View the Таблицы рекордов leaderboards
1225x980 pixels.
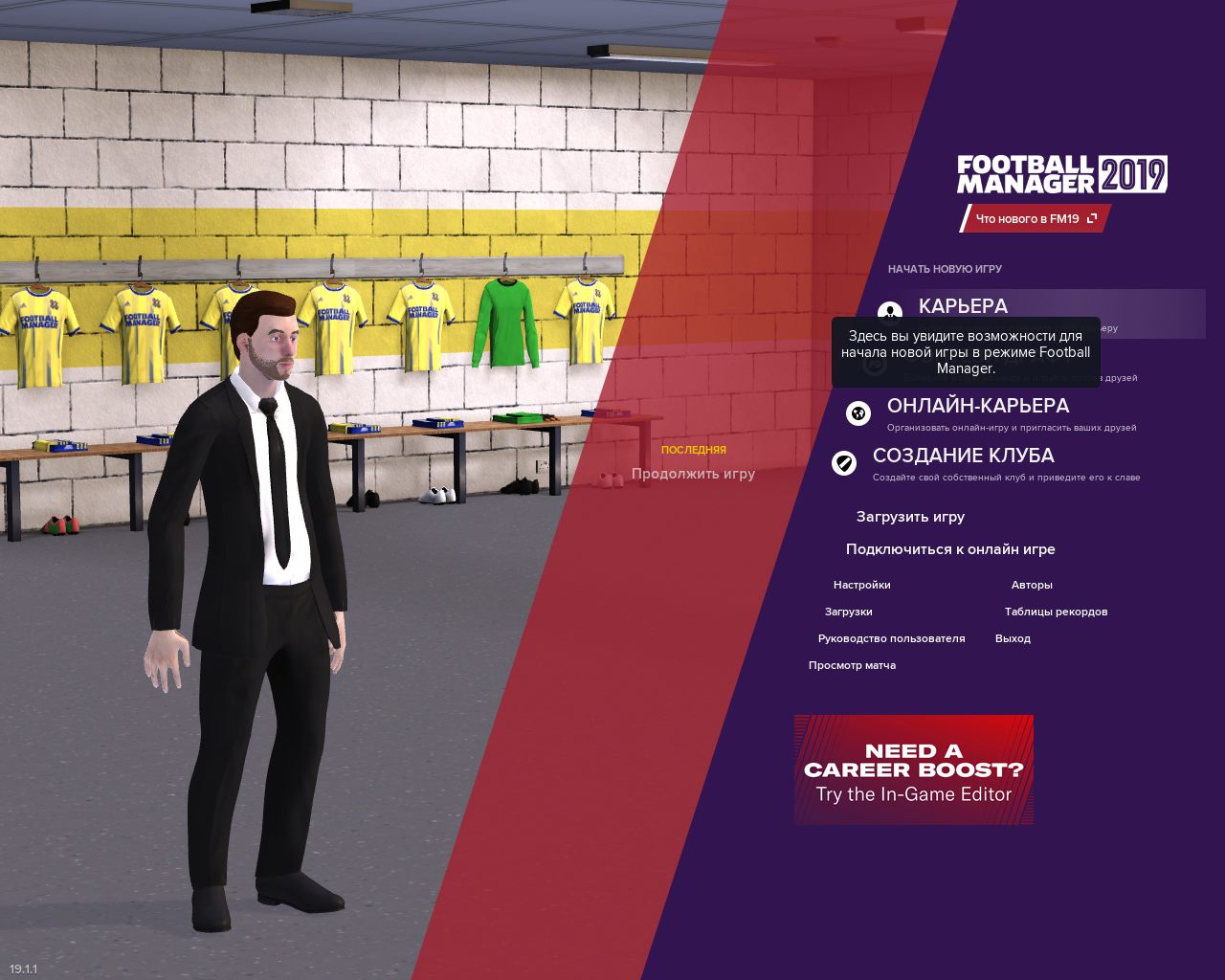[1056, 612]
